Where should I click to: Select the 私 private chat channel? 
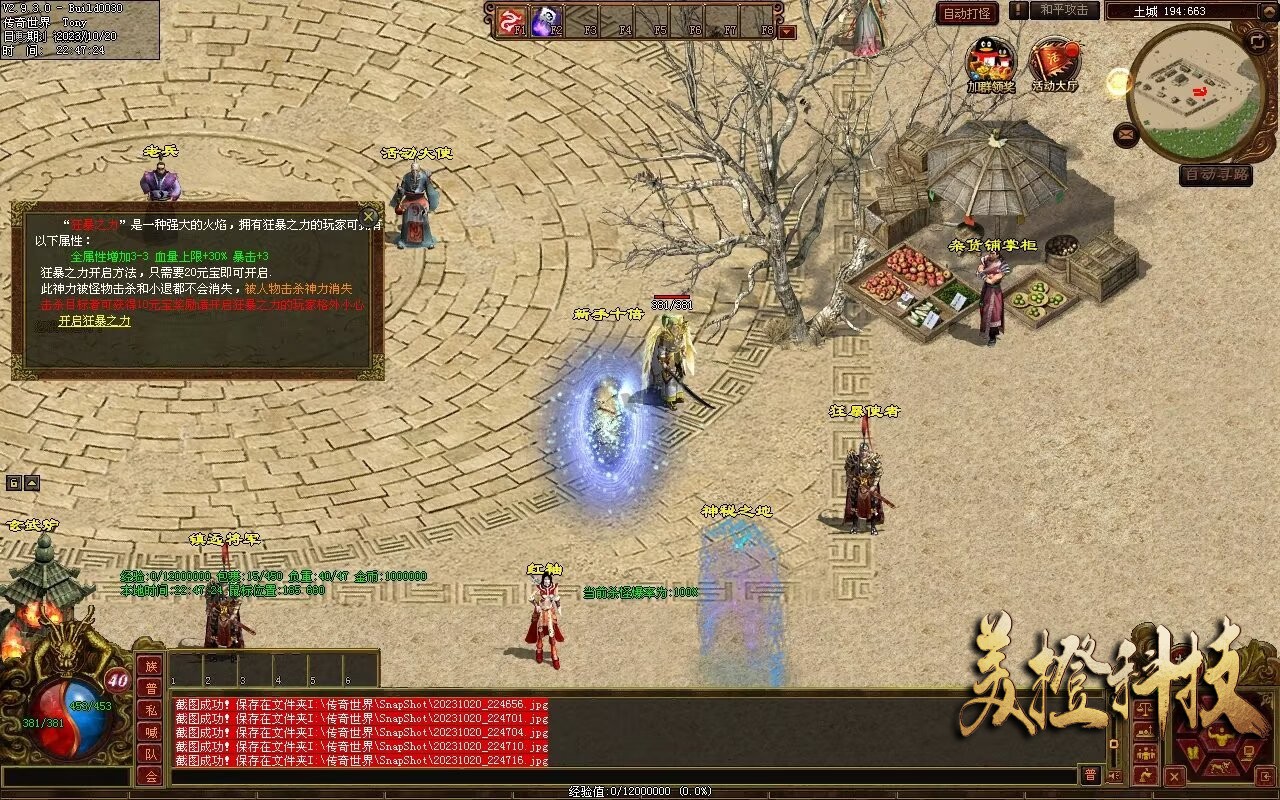pos(150,710)
